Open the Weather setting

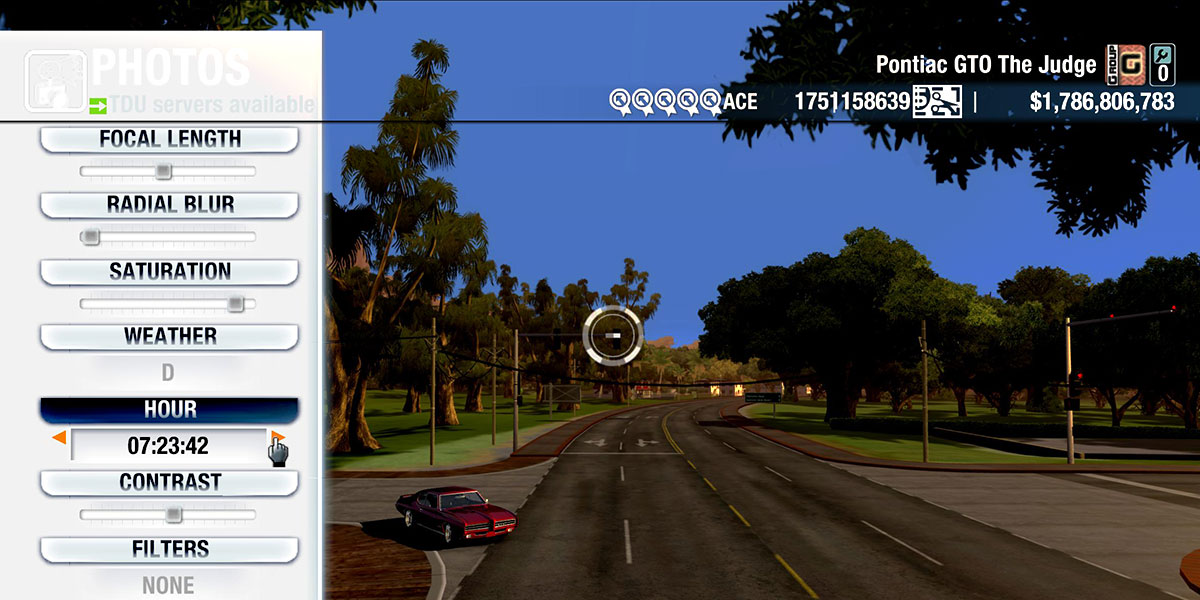(169, 337)
